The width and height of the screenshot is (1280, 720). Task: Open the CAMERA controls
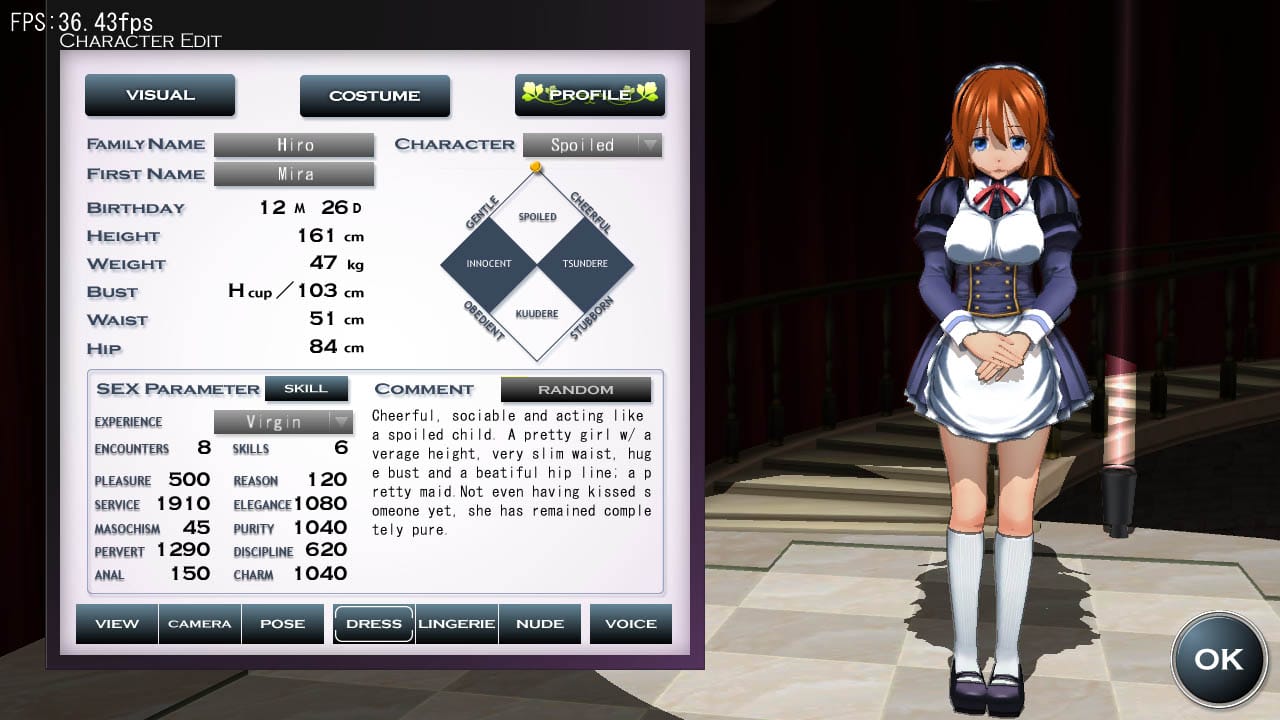[200, 623]
